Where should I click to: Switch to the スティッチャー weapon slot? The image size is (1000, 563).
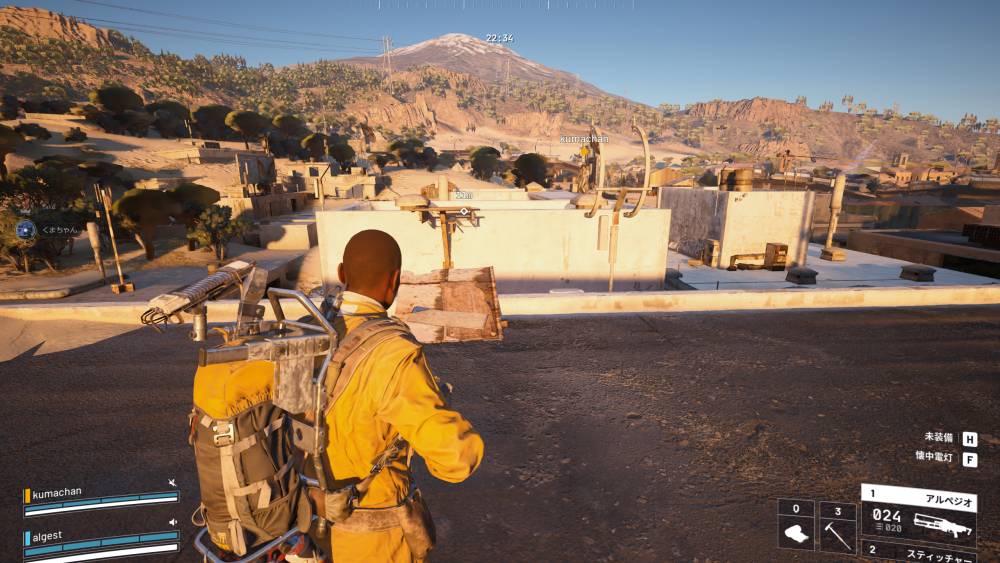(918, 552)
